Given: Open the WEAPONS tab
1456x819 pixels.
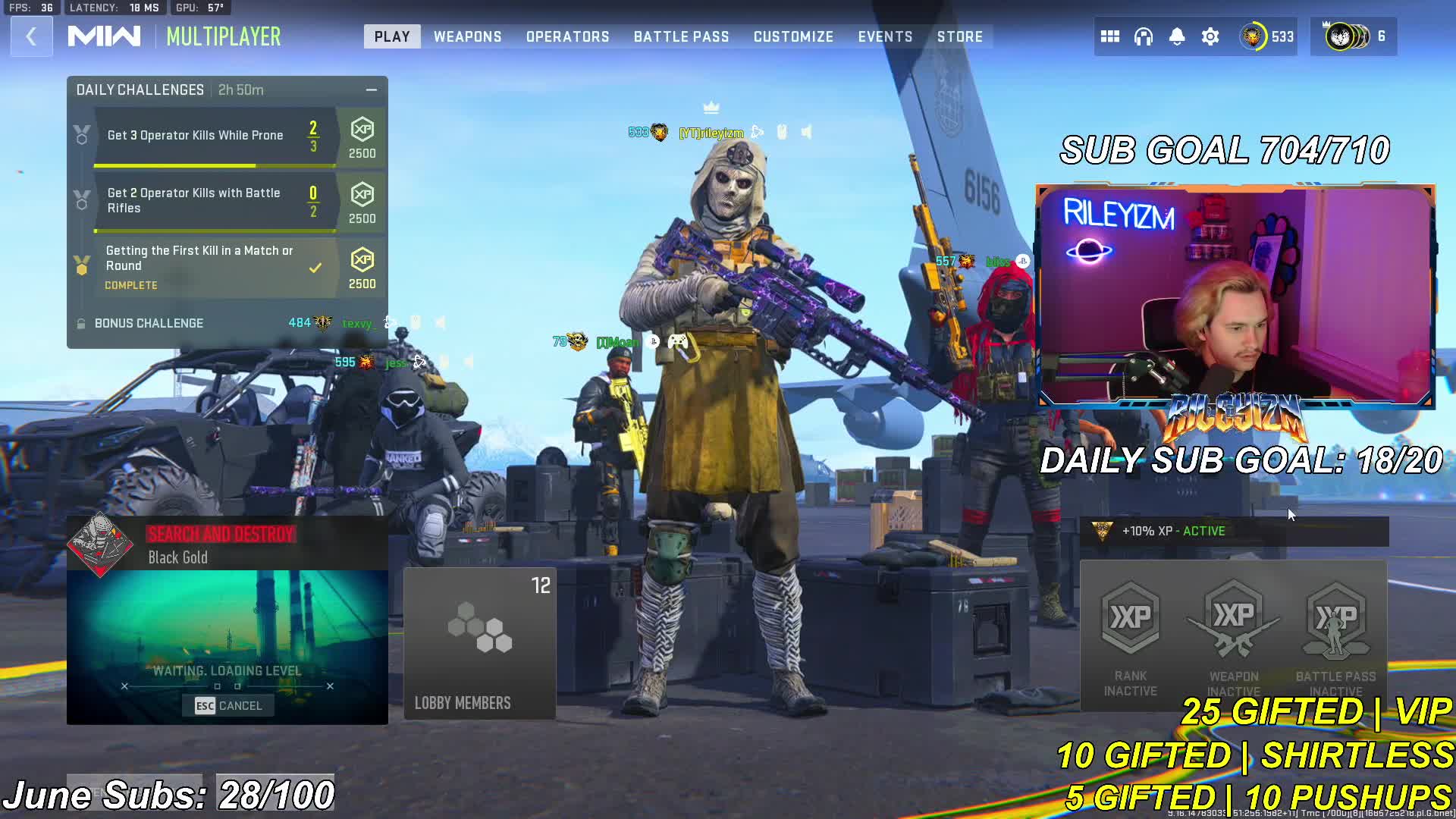Looking at the screenshot, I should pyautogui.click(x=467, y=36).
